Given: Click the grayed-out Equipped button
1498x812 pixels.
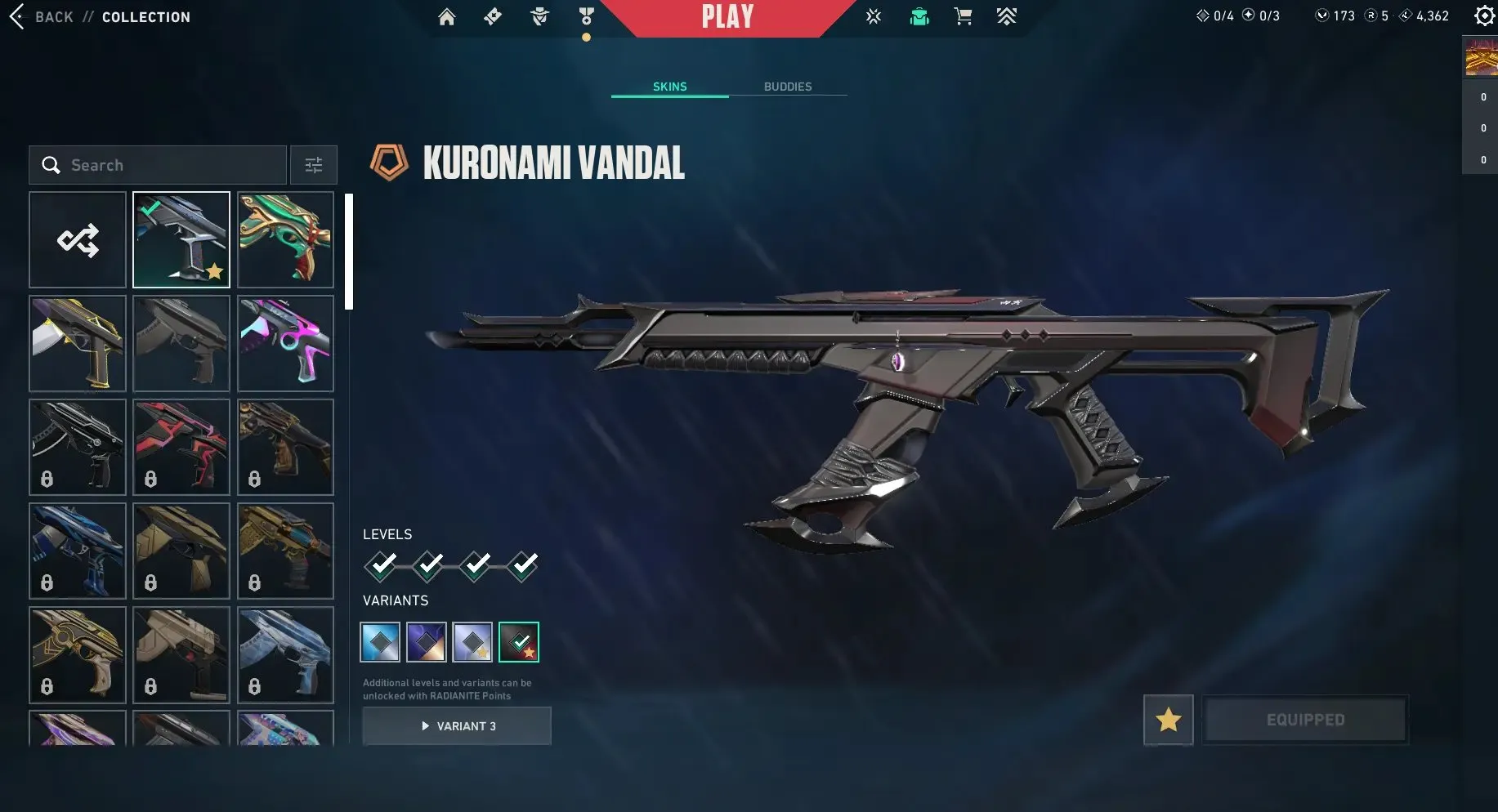Looking at the screenshot, I should (x=1305, y=720).
